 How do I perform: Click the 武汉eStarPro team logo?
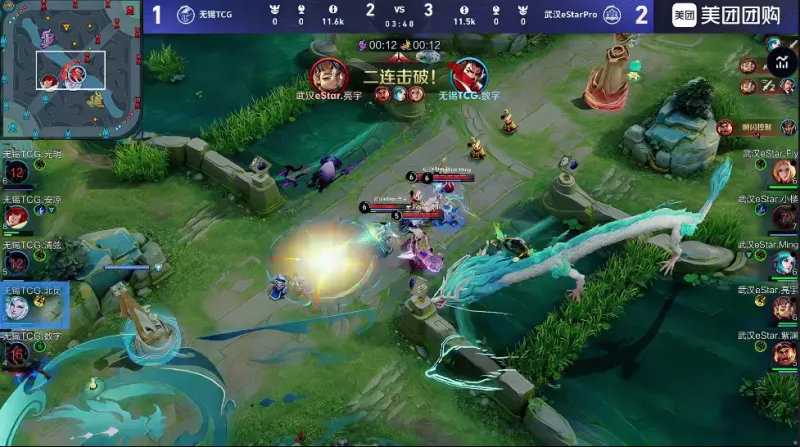click(612, 15)
